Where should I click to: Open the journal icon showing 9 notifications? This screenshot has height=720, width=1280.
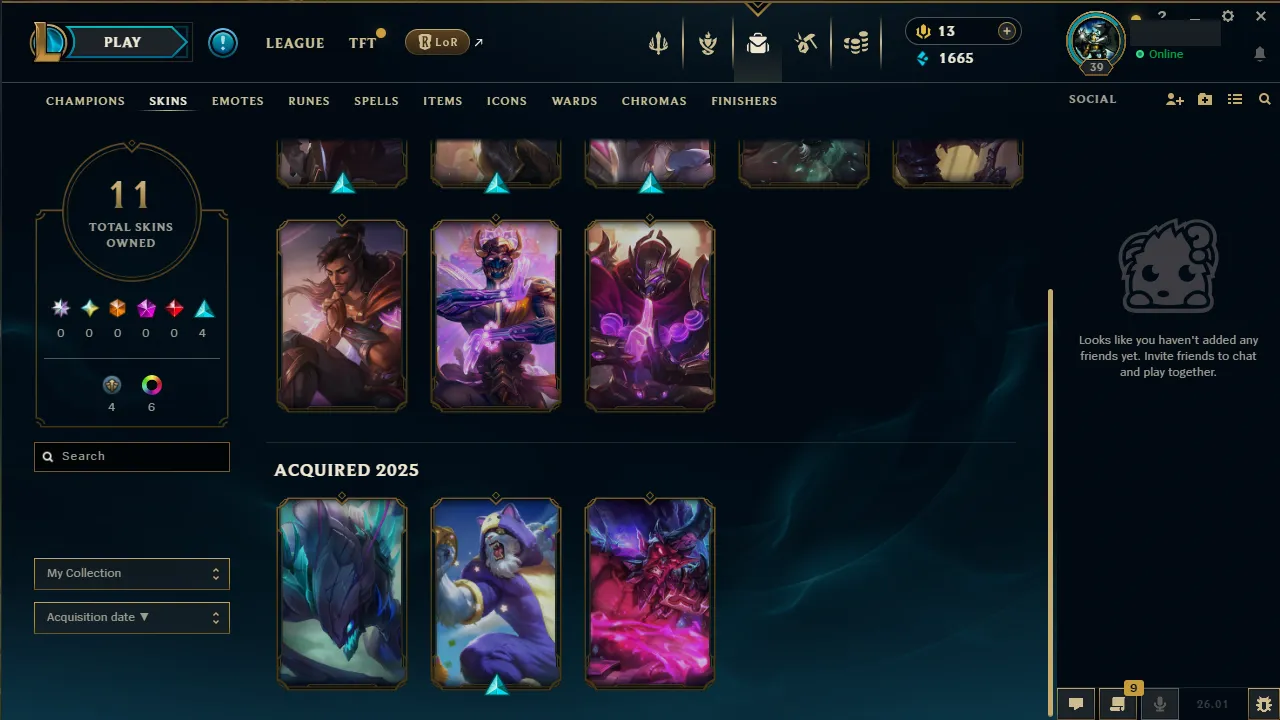[1118, 704]
